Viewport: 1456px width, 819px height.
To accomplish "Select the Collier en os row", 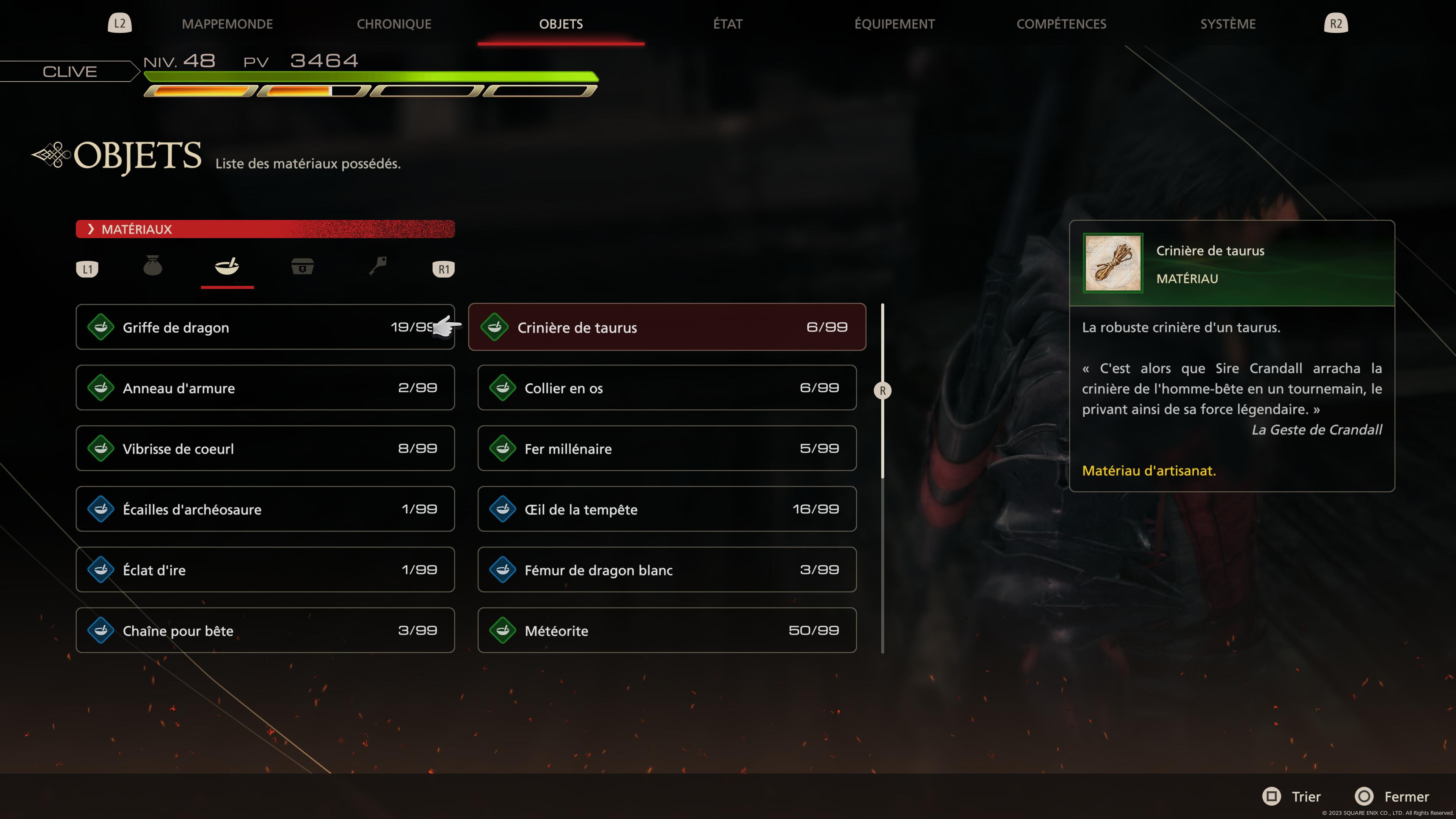I will 667,388.
